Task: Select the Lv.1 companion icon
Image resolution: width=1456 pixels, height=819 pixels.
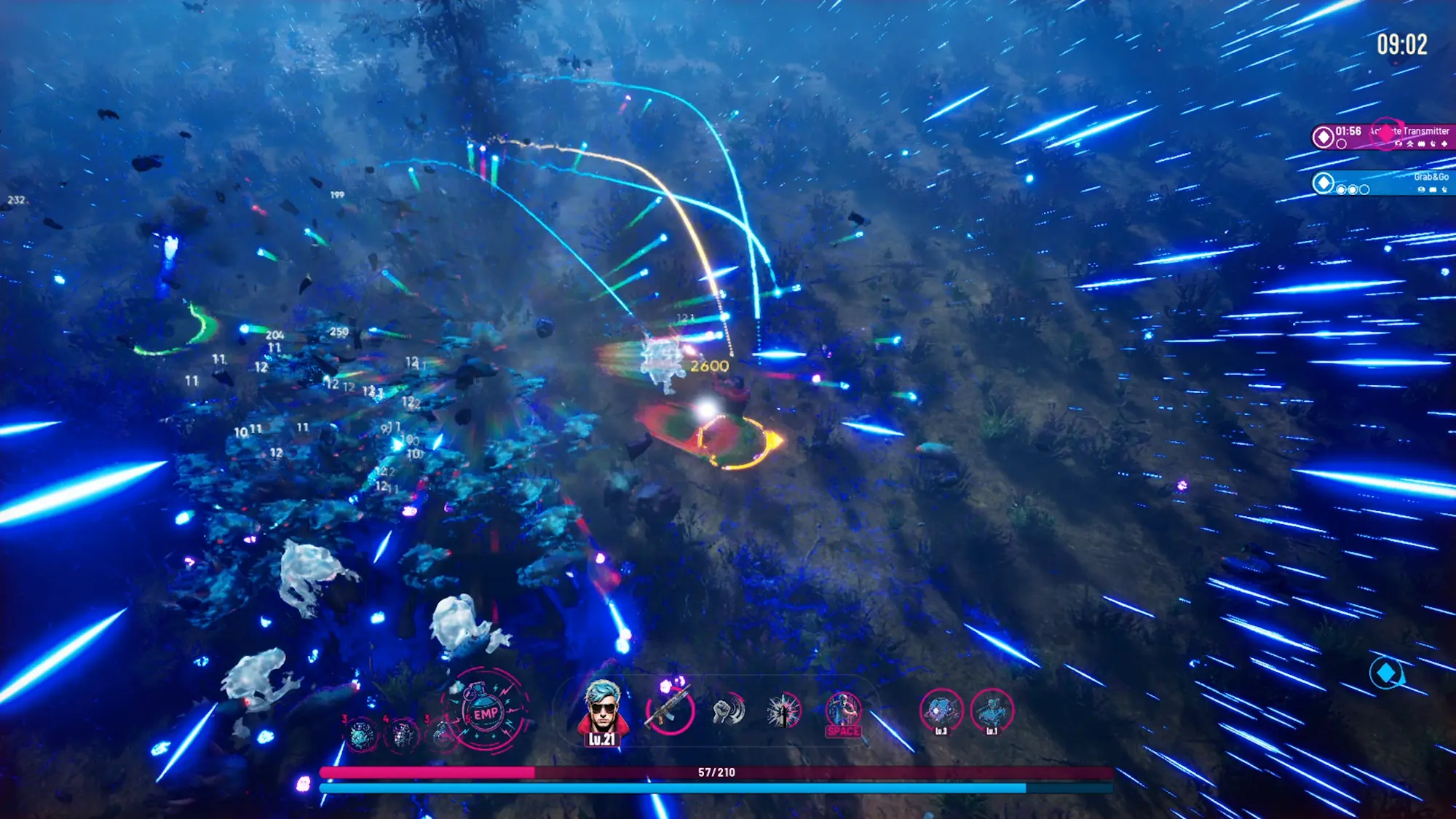Action: pos(992,711)
